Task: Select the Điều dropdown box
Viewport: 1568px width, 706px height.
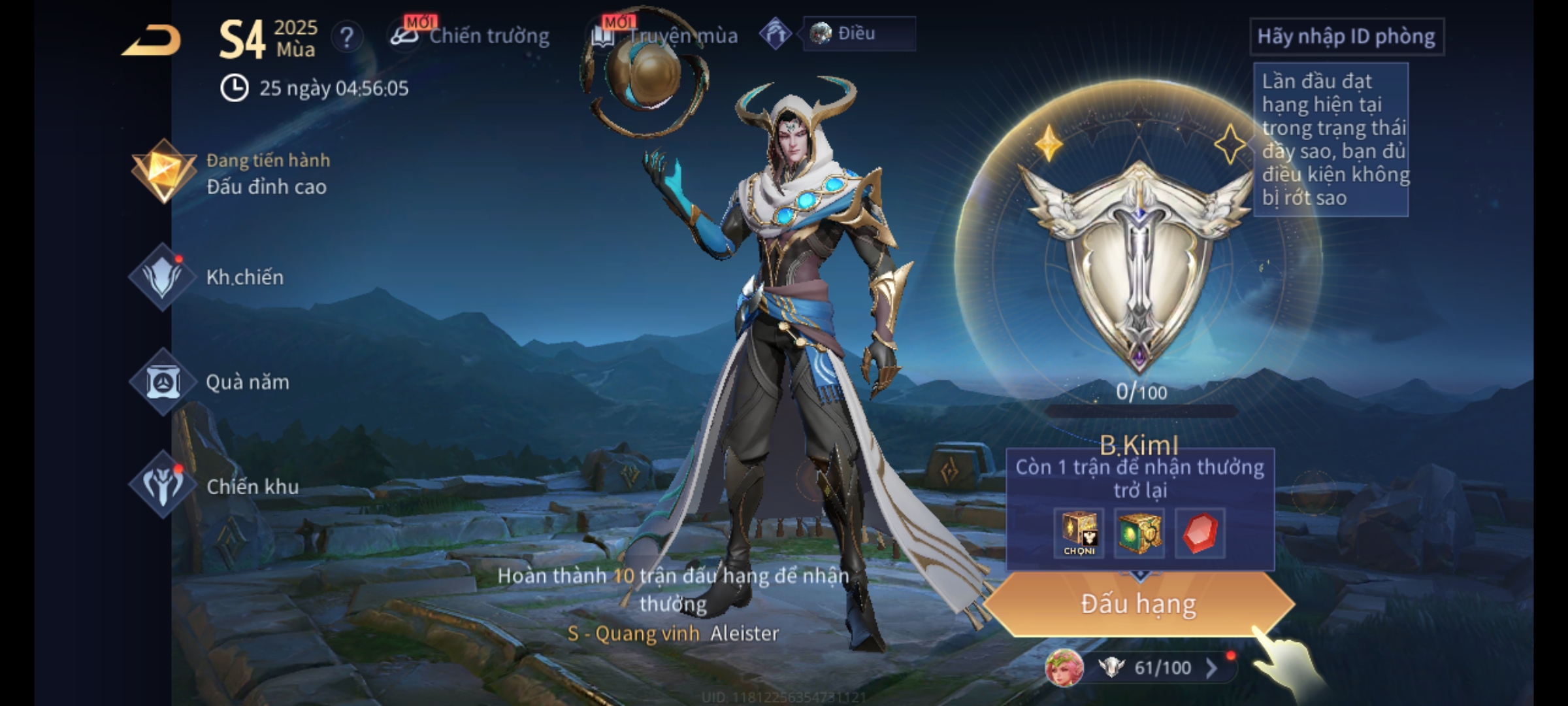Action: click(x=858, y=33)
